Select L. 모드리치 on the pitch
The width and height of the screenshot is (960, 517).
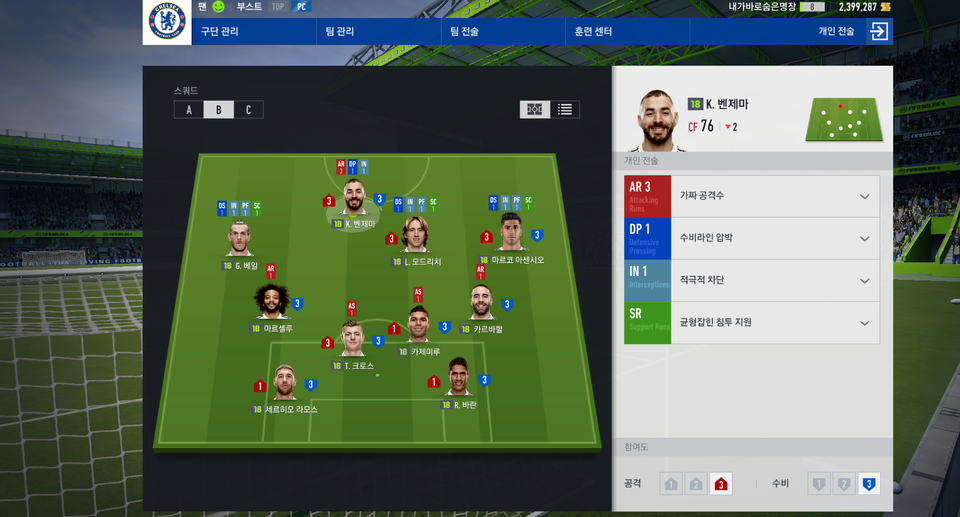click(415, 237)
